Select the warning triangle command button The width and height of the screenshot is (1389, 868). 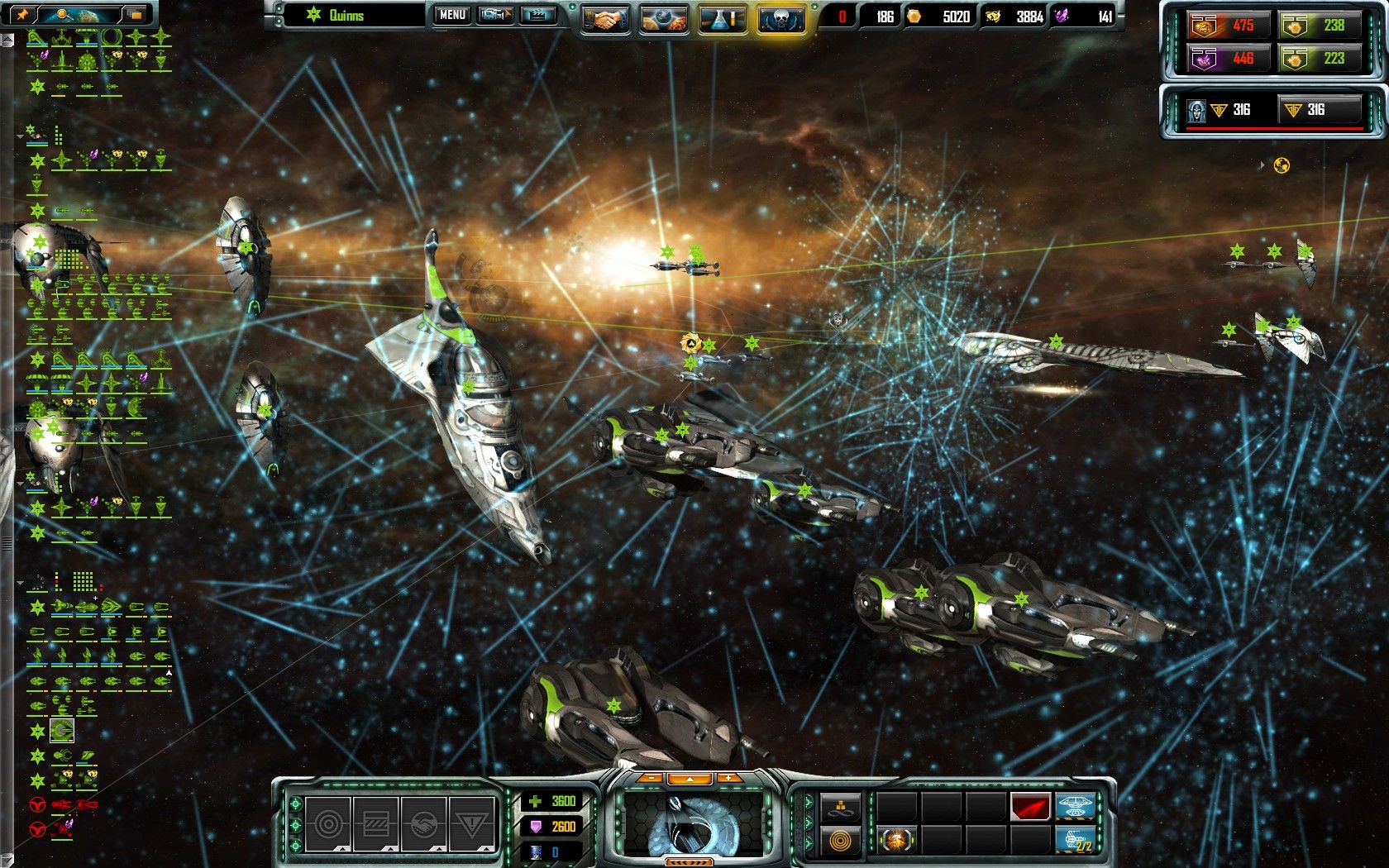(x=471, y=823)
